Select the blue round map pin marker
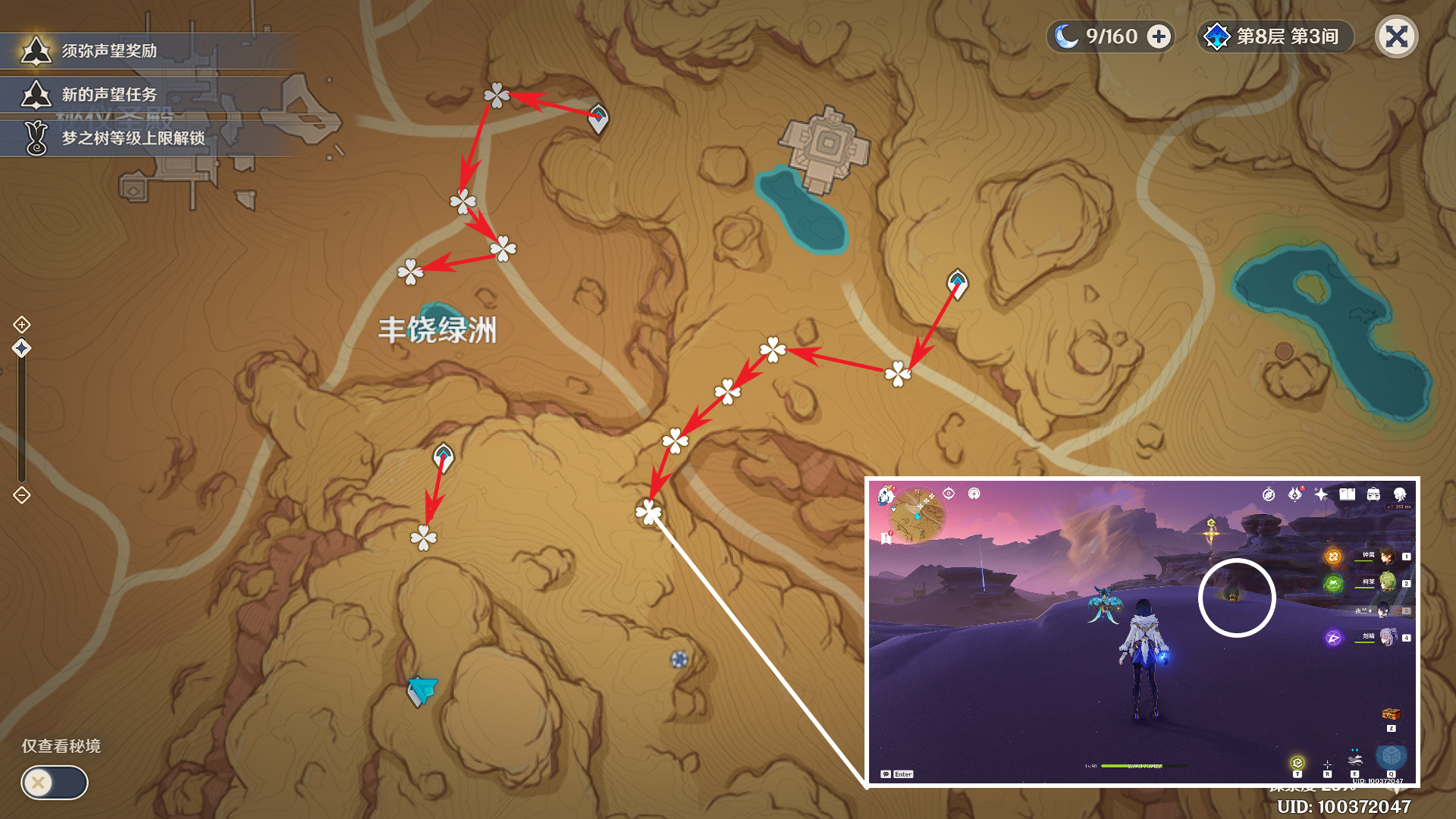The width and height of the screenshot is (1456, 819). [679, 659]
